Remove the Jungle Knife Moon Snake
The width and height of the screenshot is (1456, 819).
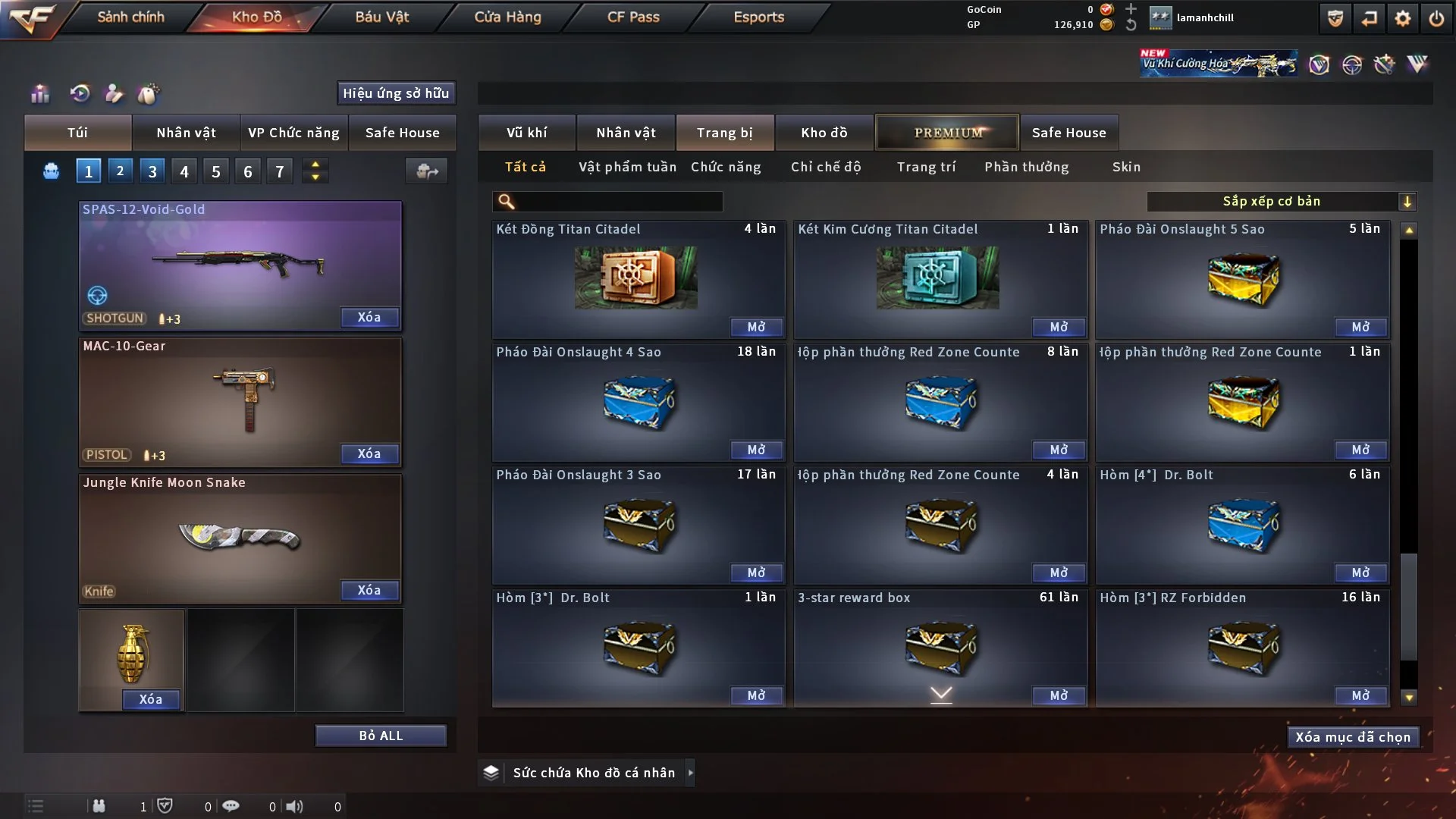tap(369, 590)
